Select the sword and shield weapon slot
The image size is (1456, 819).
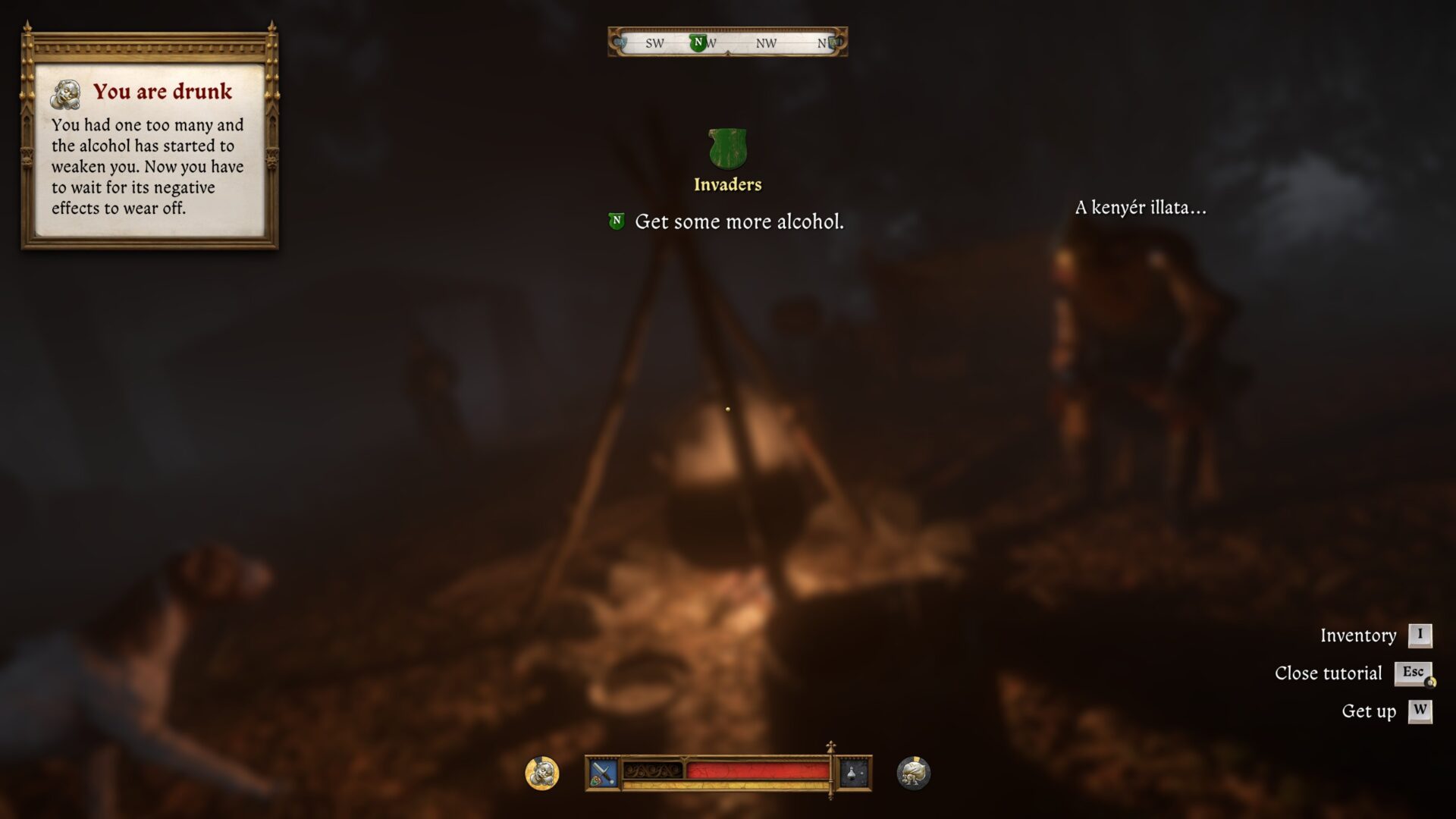pyautogui.click(x=603, y=773)
